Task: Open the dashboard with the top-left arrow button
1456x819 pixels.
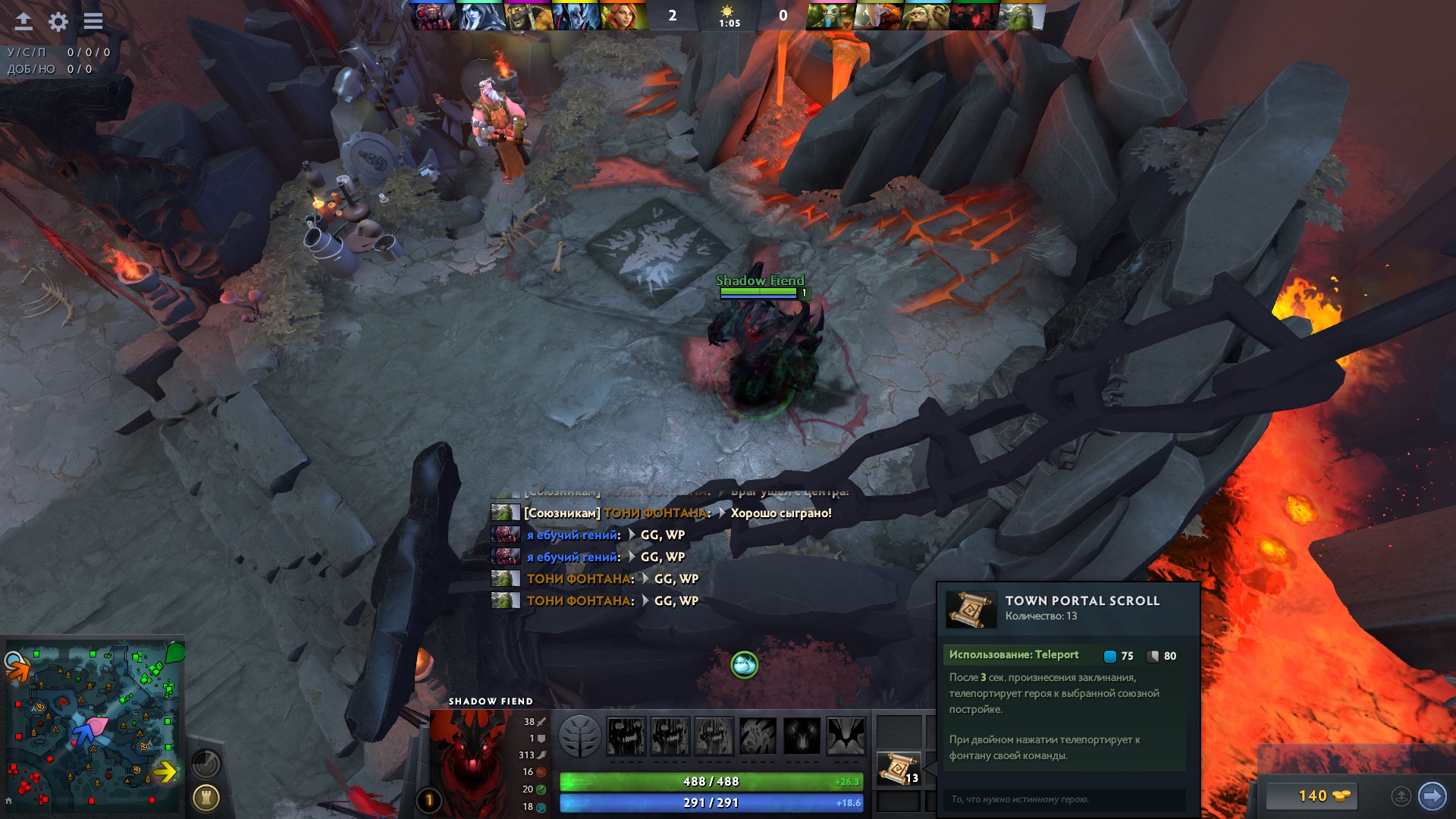Action: tap(24, 21)
